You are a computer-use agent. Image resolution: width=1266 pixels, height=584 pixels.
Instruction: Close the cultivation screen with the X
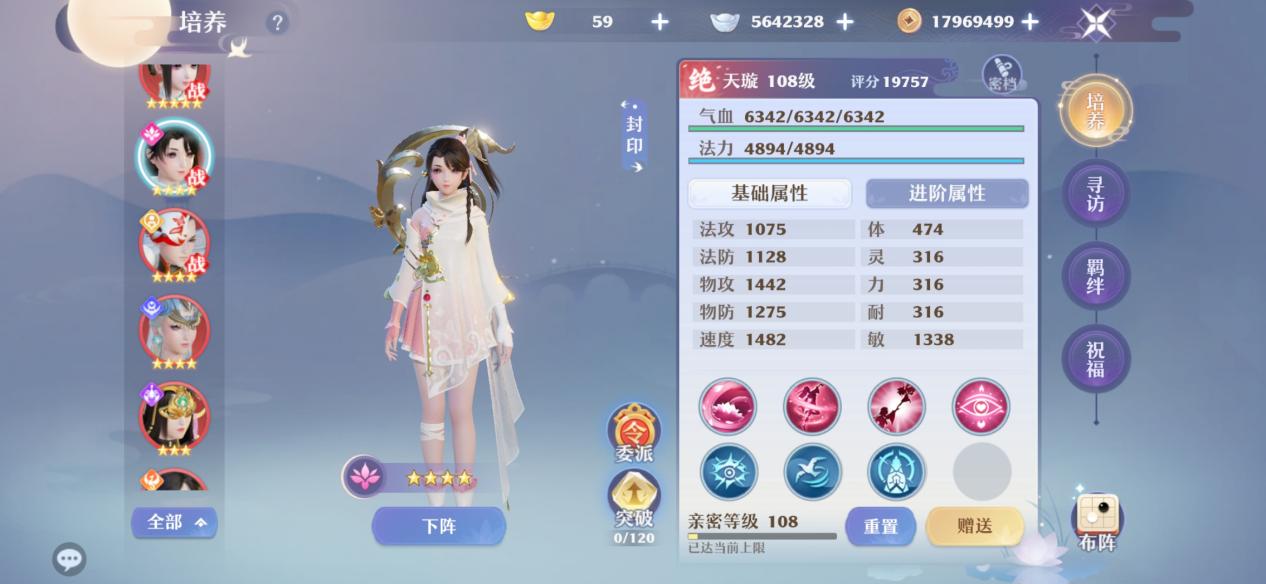click(x=1096, y=22)
